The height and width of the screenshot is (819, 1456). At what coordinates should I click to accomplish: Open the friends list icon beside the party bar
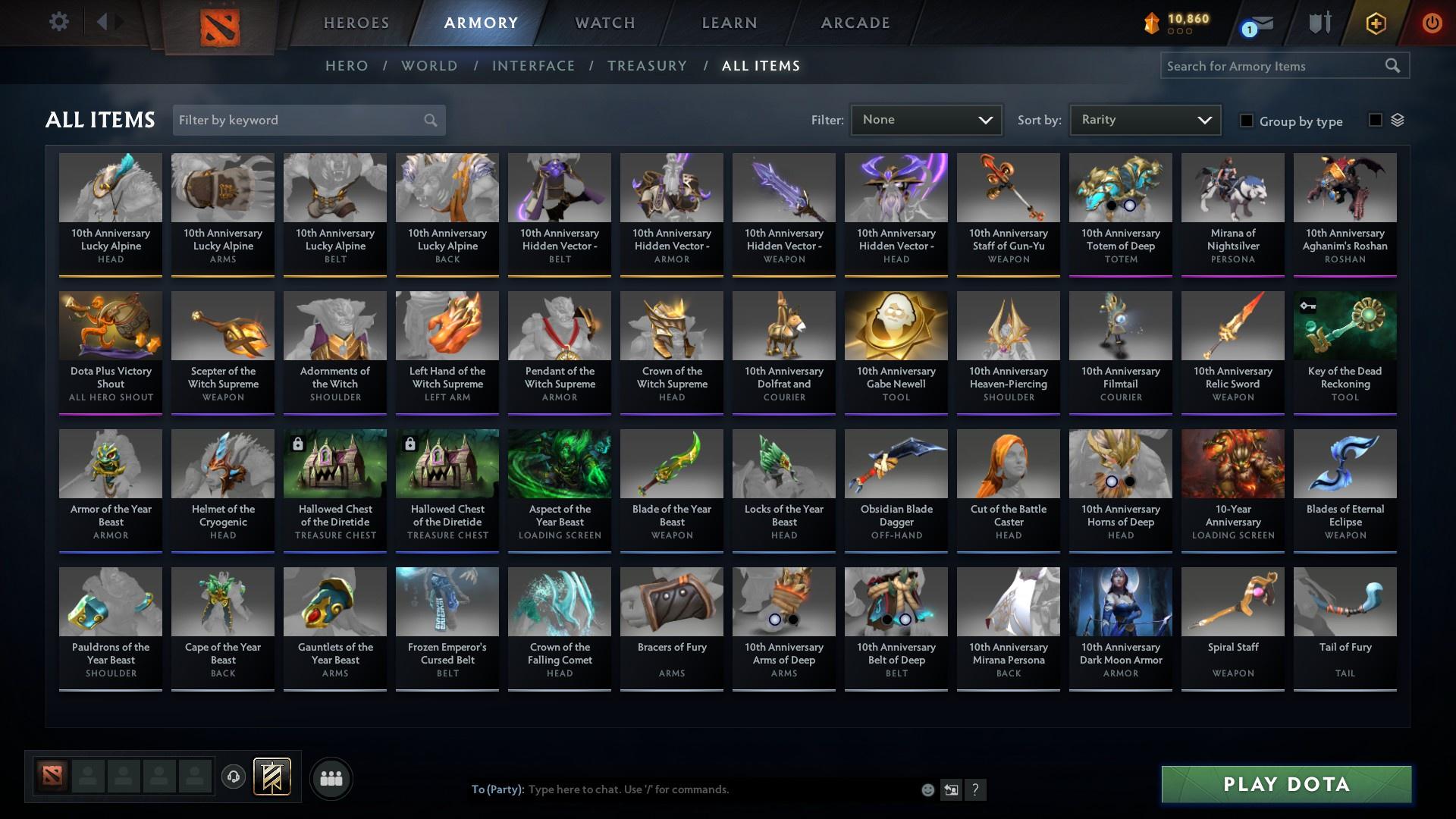coord(331,777)
